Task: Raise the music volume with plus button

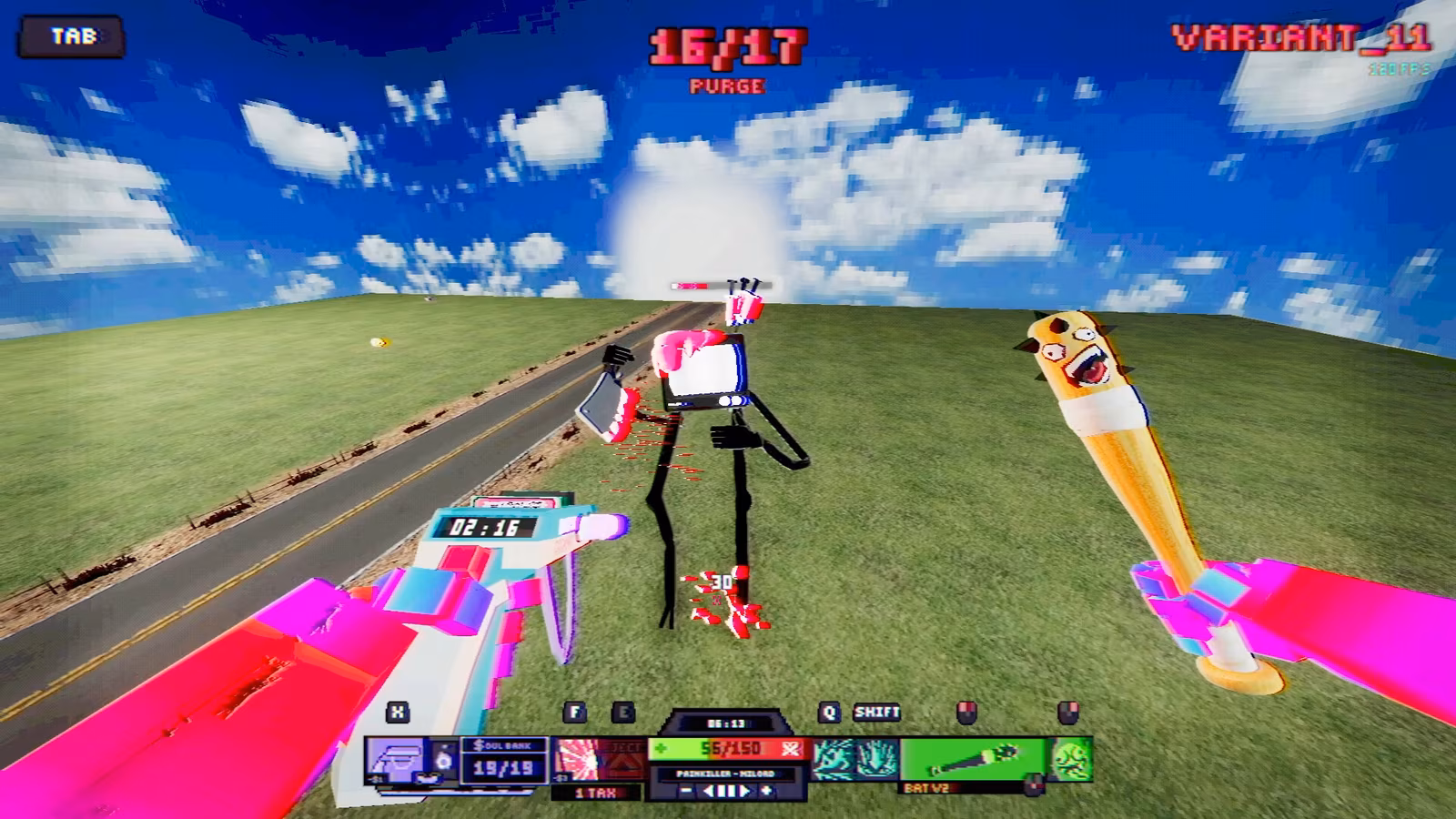Action: (766, 792)
